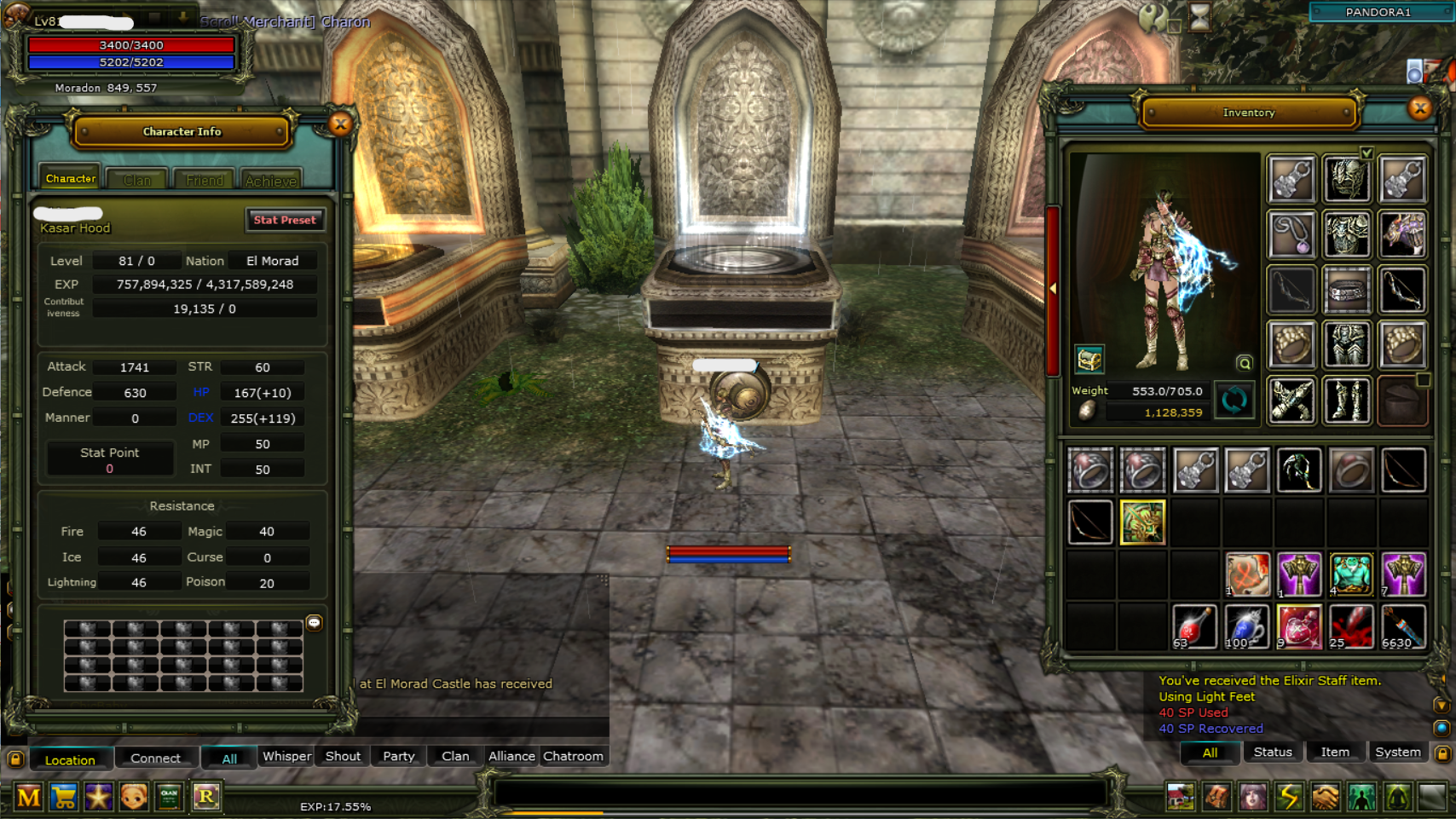Open the handshake trade icon
The height and width of the screenshot is (819, 1456).
pos(1325,797)
